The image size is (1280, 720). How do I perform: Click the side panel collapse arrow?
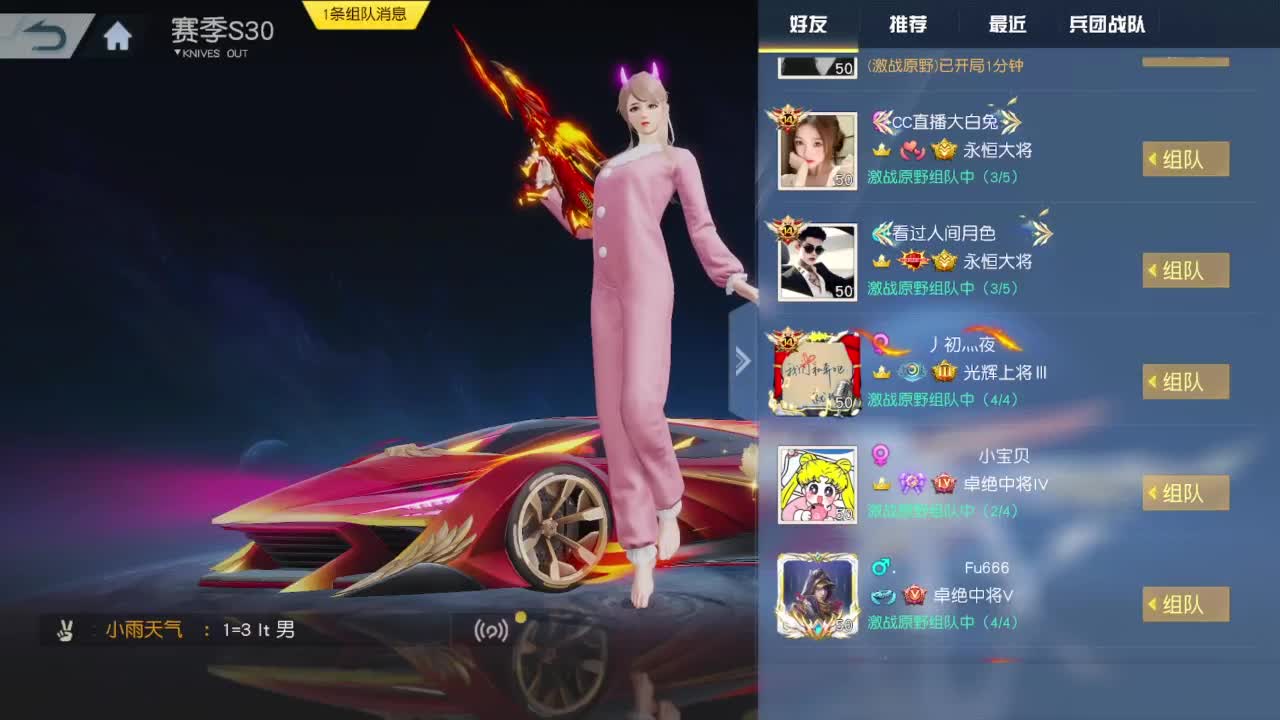point(744,360)
